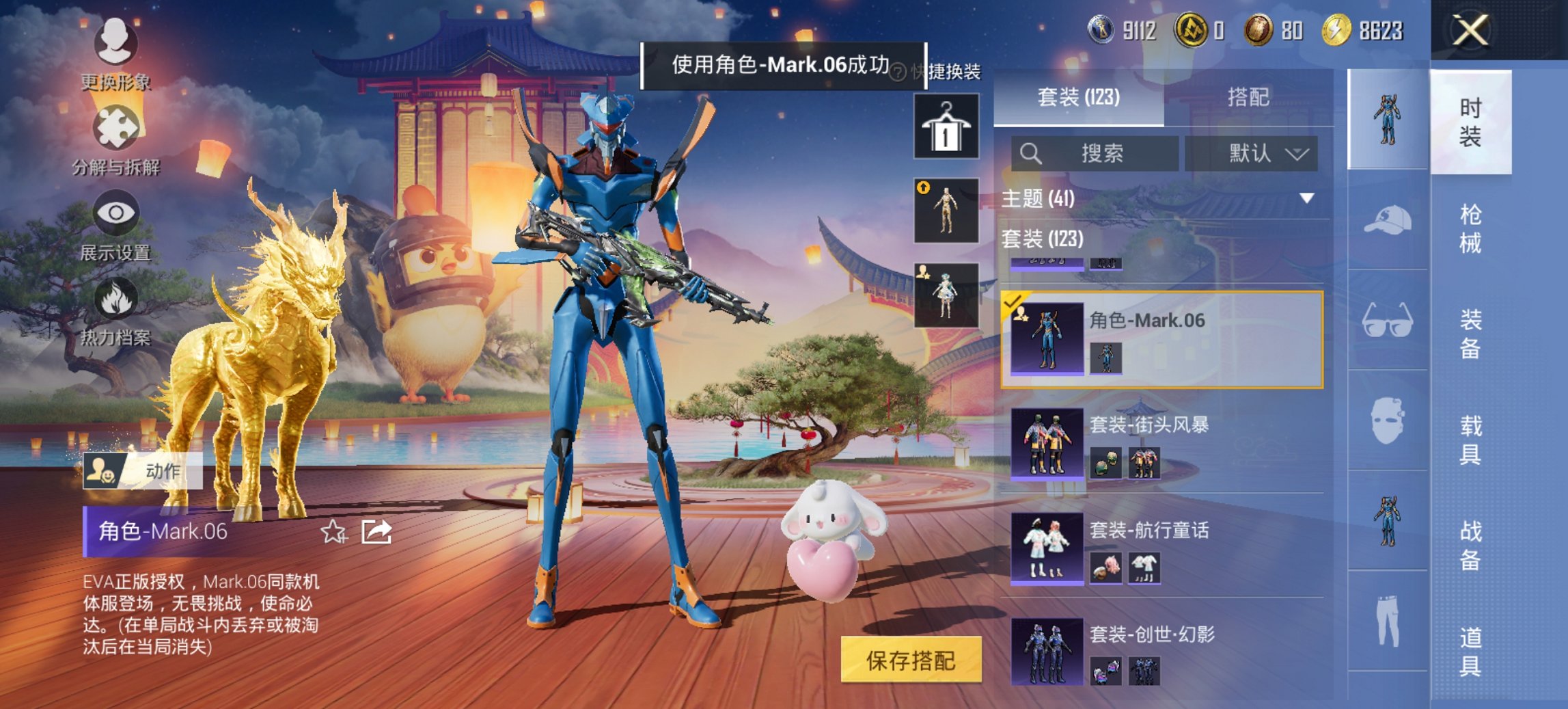Open the 更换形象 avatar change panel

(116, 50)
